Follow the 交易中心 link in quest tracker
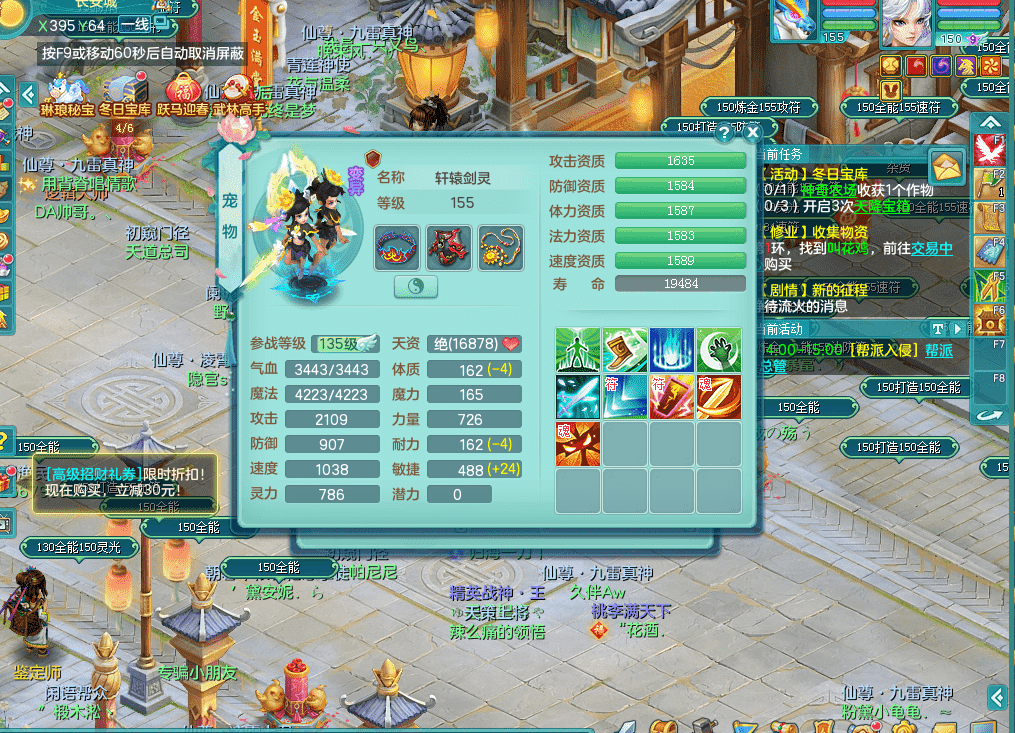 931,248
